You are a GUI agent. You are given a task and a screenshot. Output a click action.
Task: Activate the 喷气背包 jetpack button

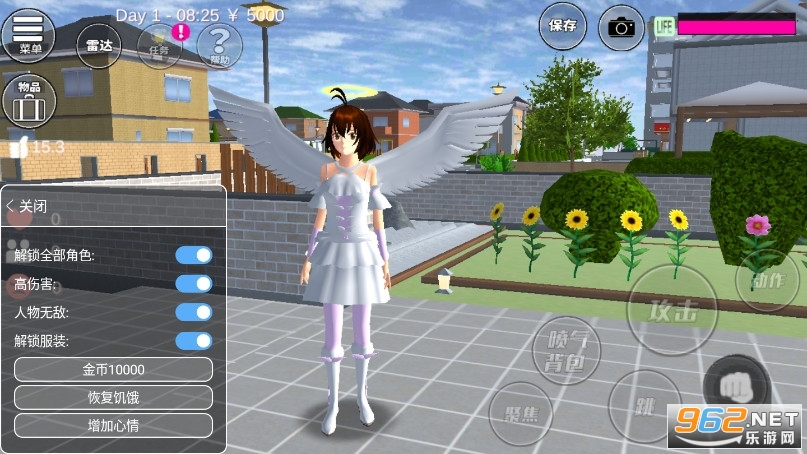point(568,351)
